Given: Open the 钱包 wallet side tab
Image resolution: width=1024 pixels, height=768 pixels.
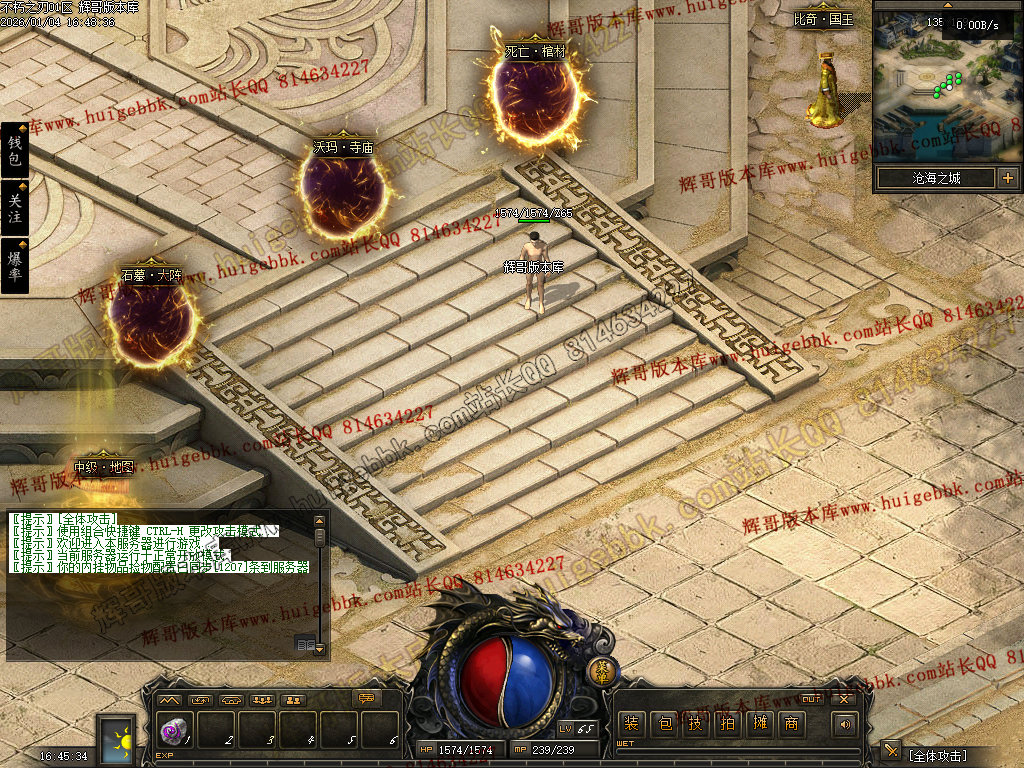Looking at the screenshot, I should [x=15, y=151].
